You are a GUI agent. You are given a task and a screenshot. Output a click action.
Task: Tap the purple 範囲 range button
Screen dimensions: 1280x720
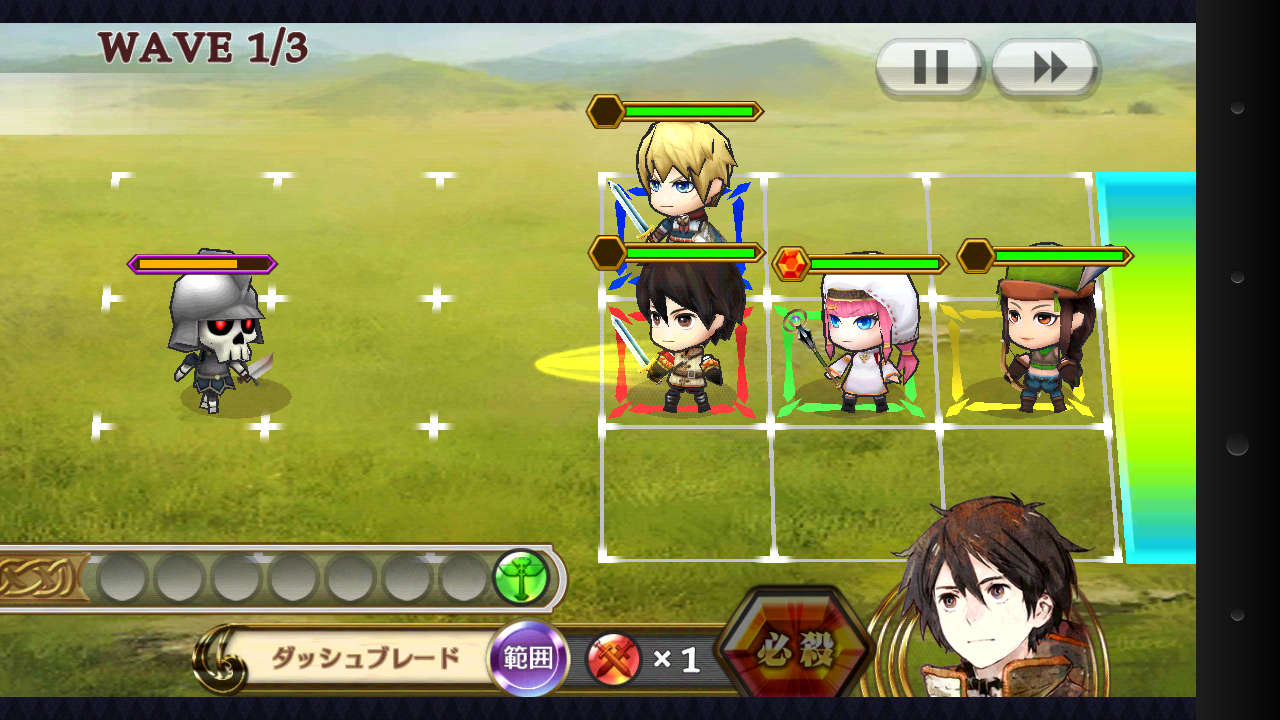[528, 659]
